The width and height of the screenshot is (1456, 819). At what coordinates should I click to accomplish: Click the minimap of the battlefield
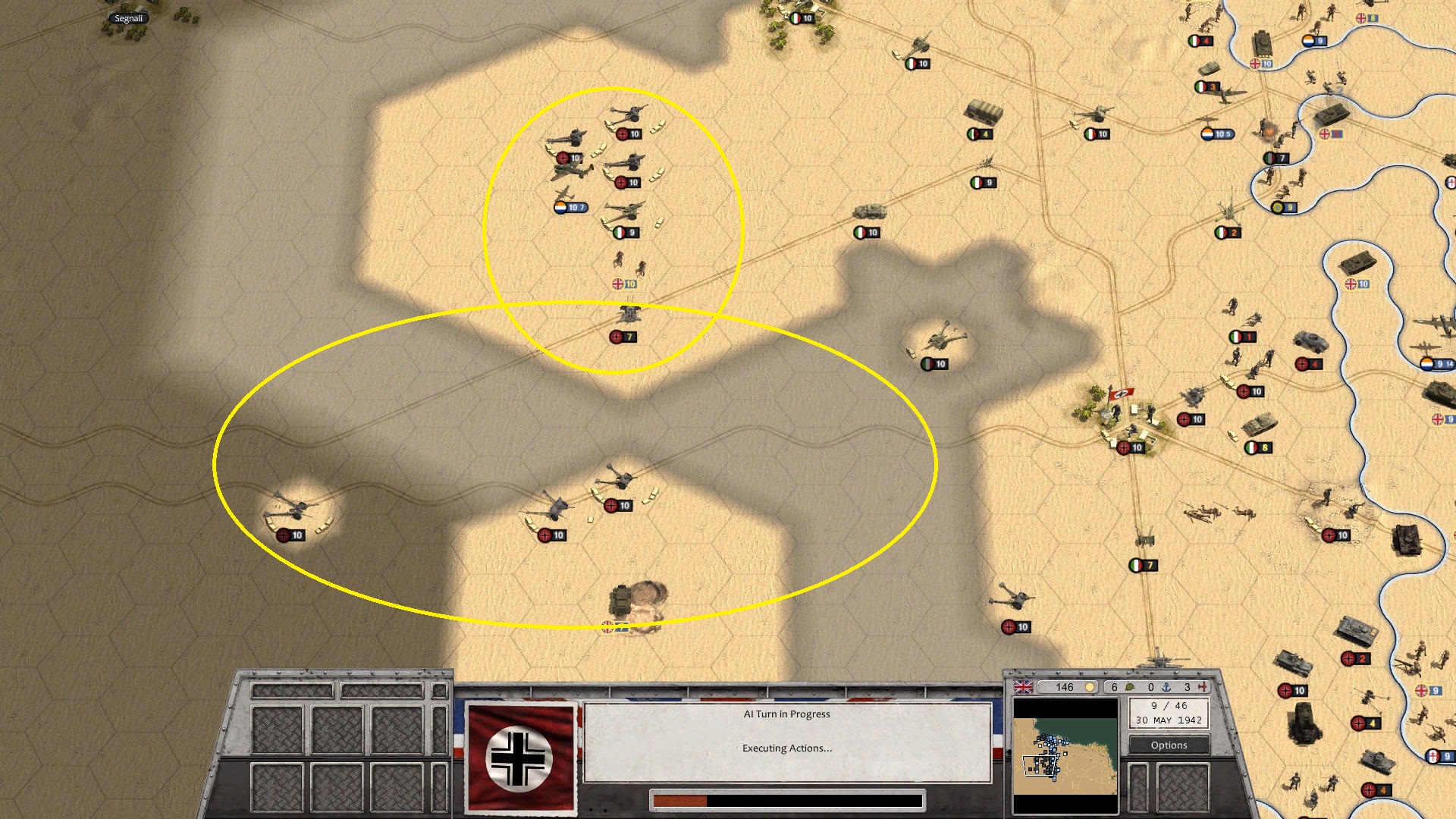(x=1065, y=755)
